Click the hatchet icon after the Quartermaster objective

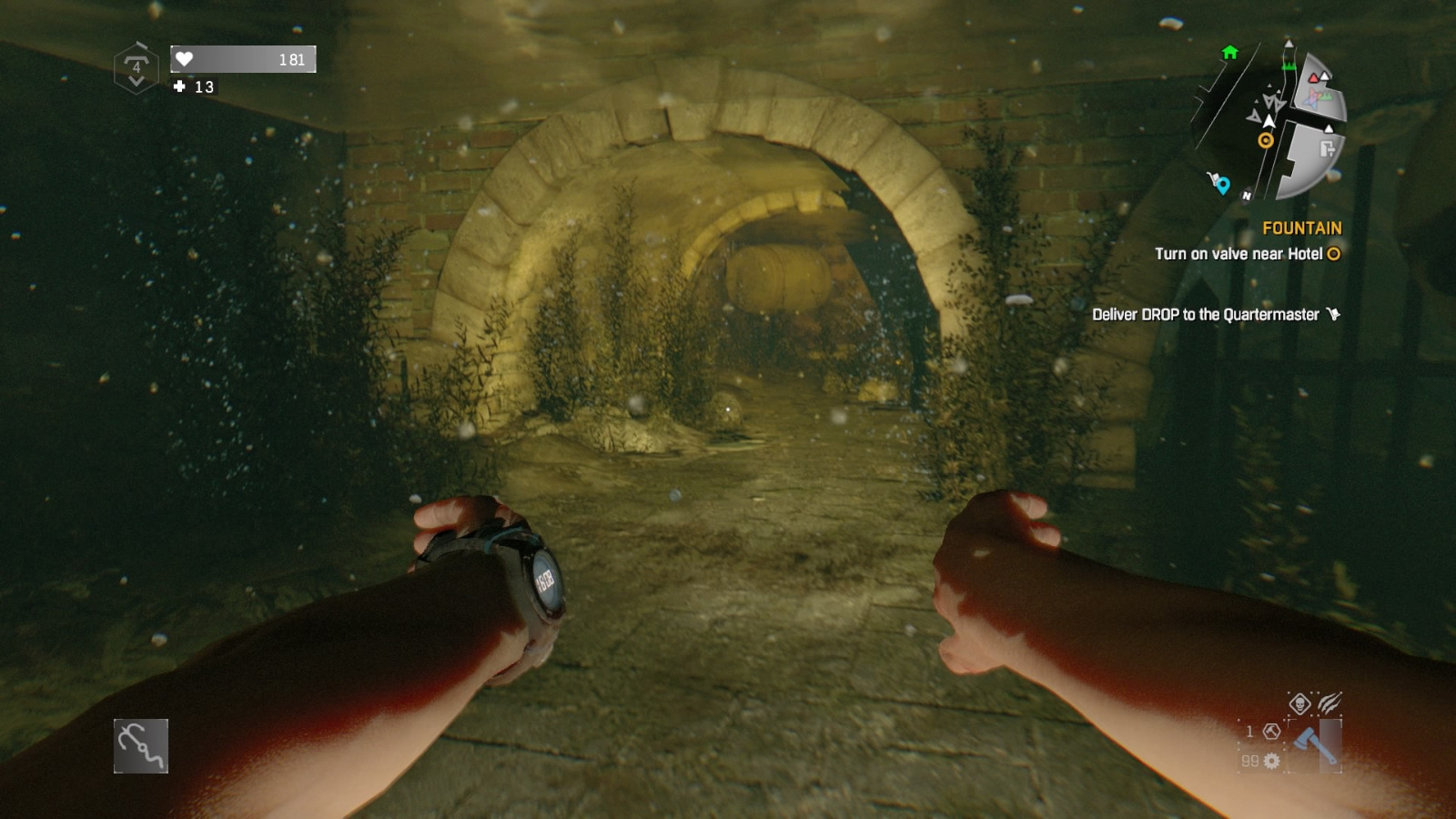1333,313
